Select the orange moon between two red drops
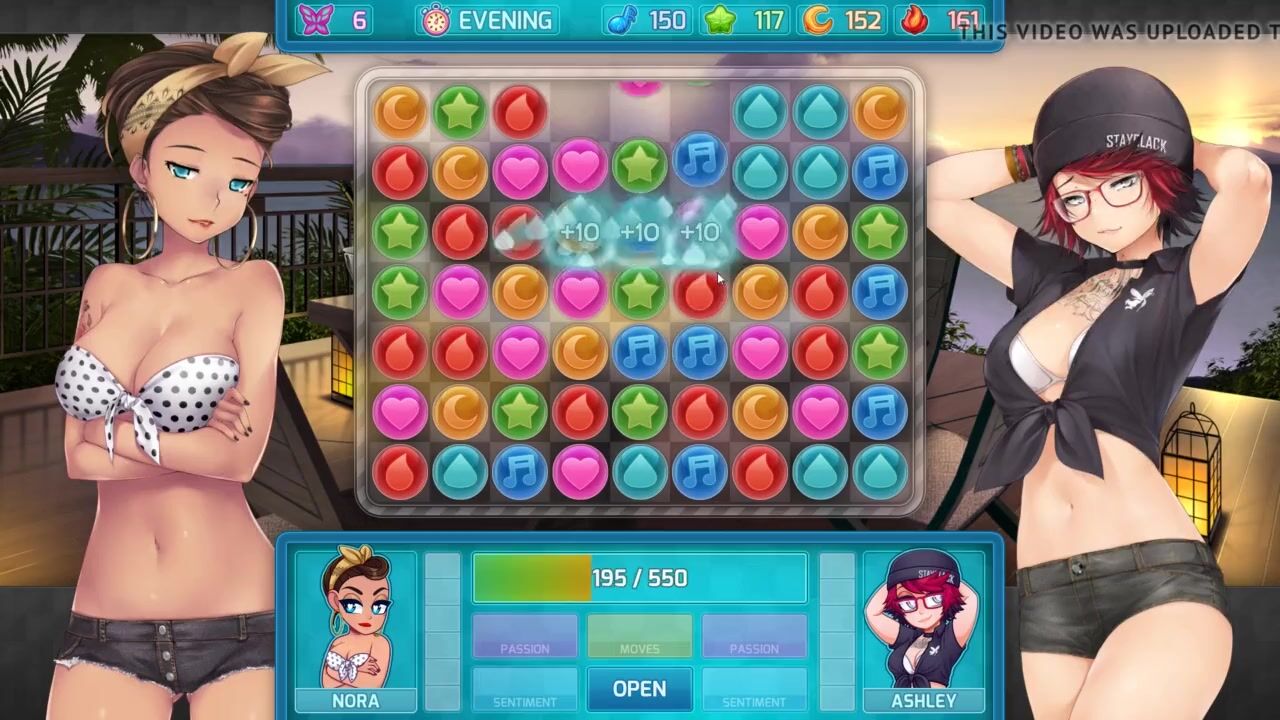1280x720 pixels. [x=760, y=291]
